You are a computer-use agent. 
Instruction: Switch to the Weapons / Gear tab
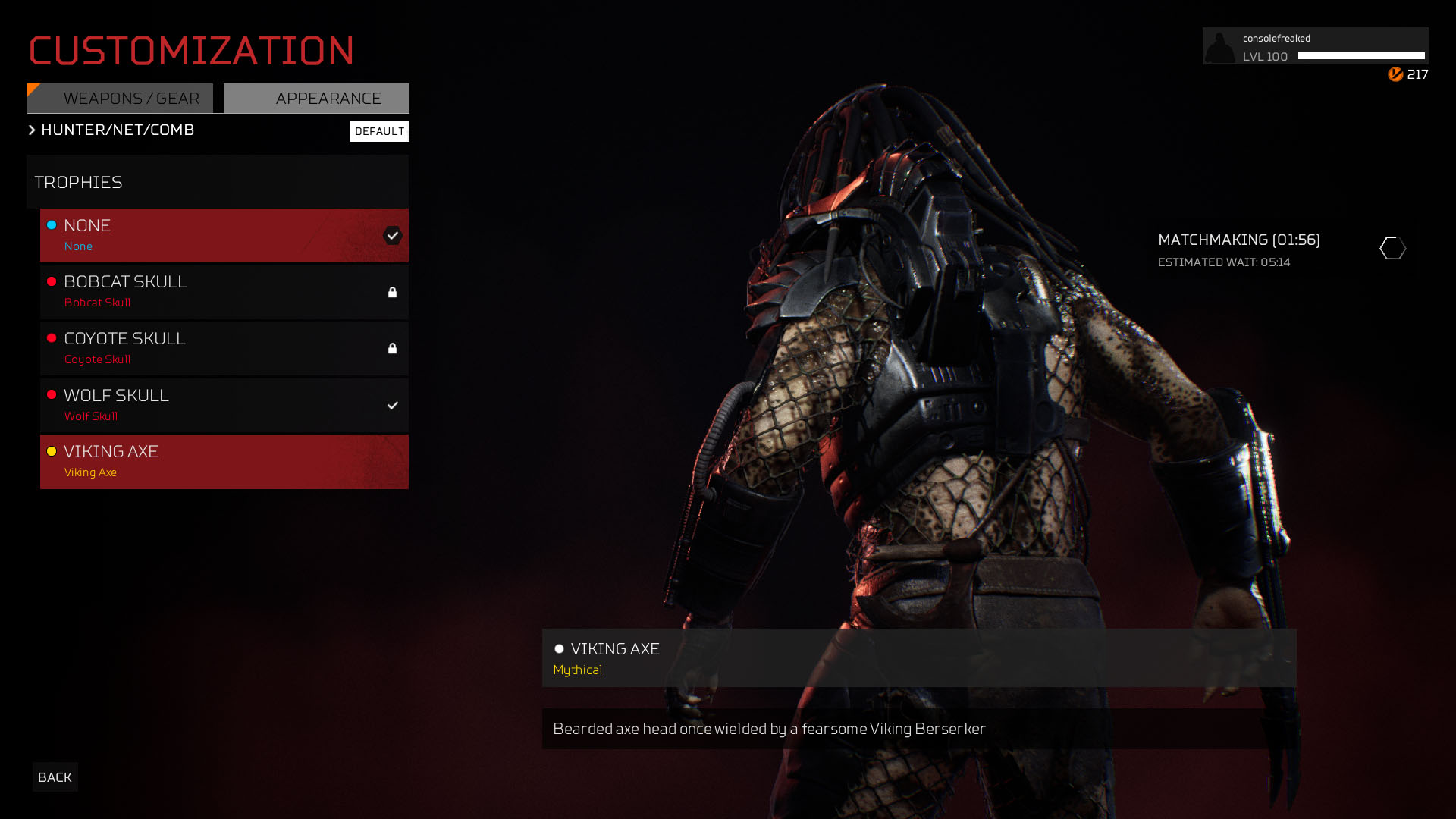tap(120, 99)
